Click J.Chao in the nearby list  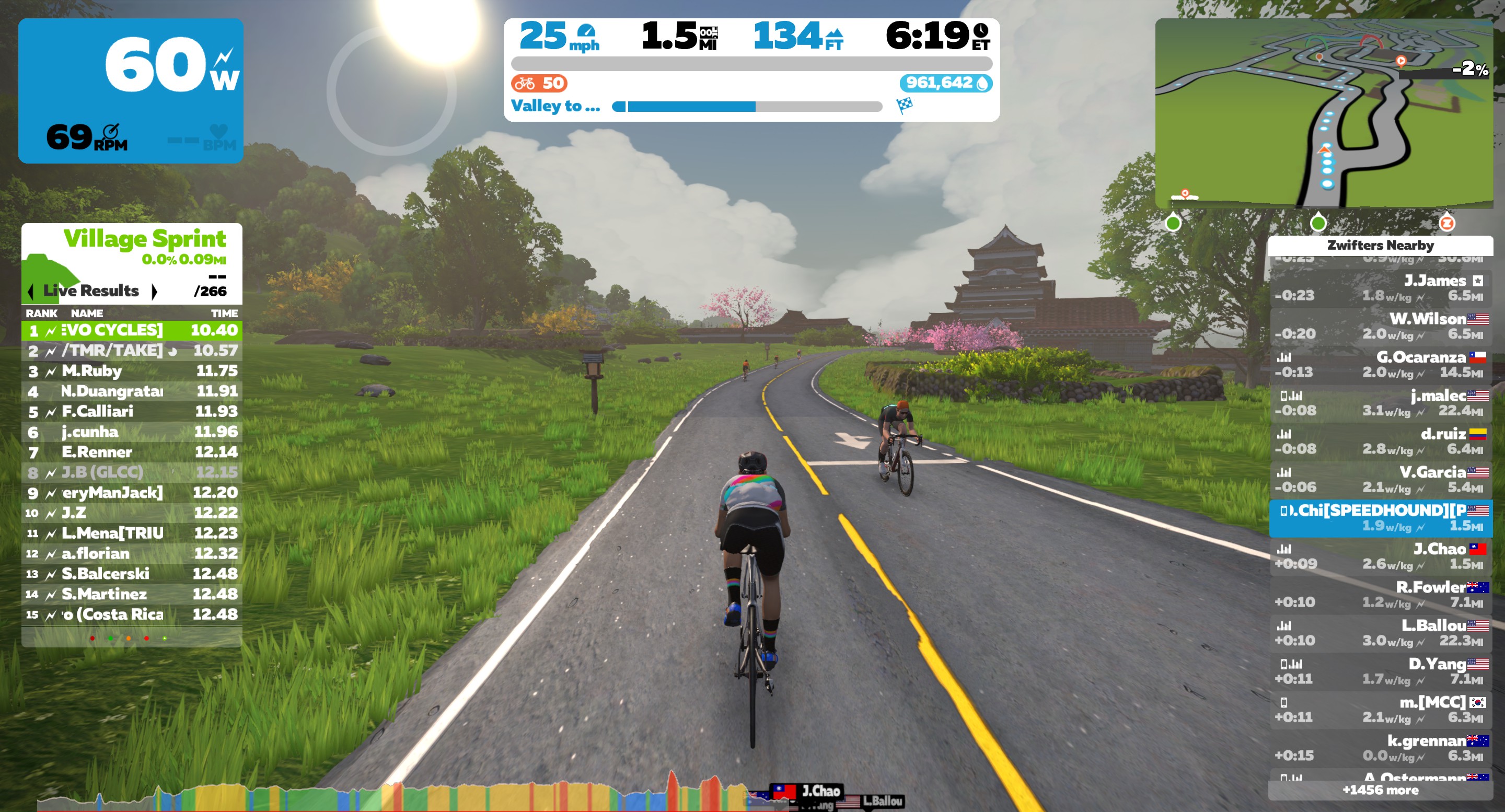(1381, 556)
